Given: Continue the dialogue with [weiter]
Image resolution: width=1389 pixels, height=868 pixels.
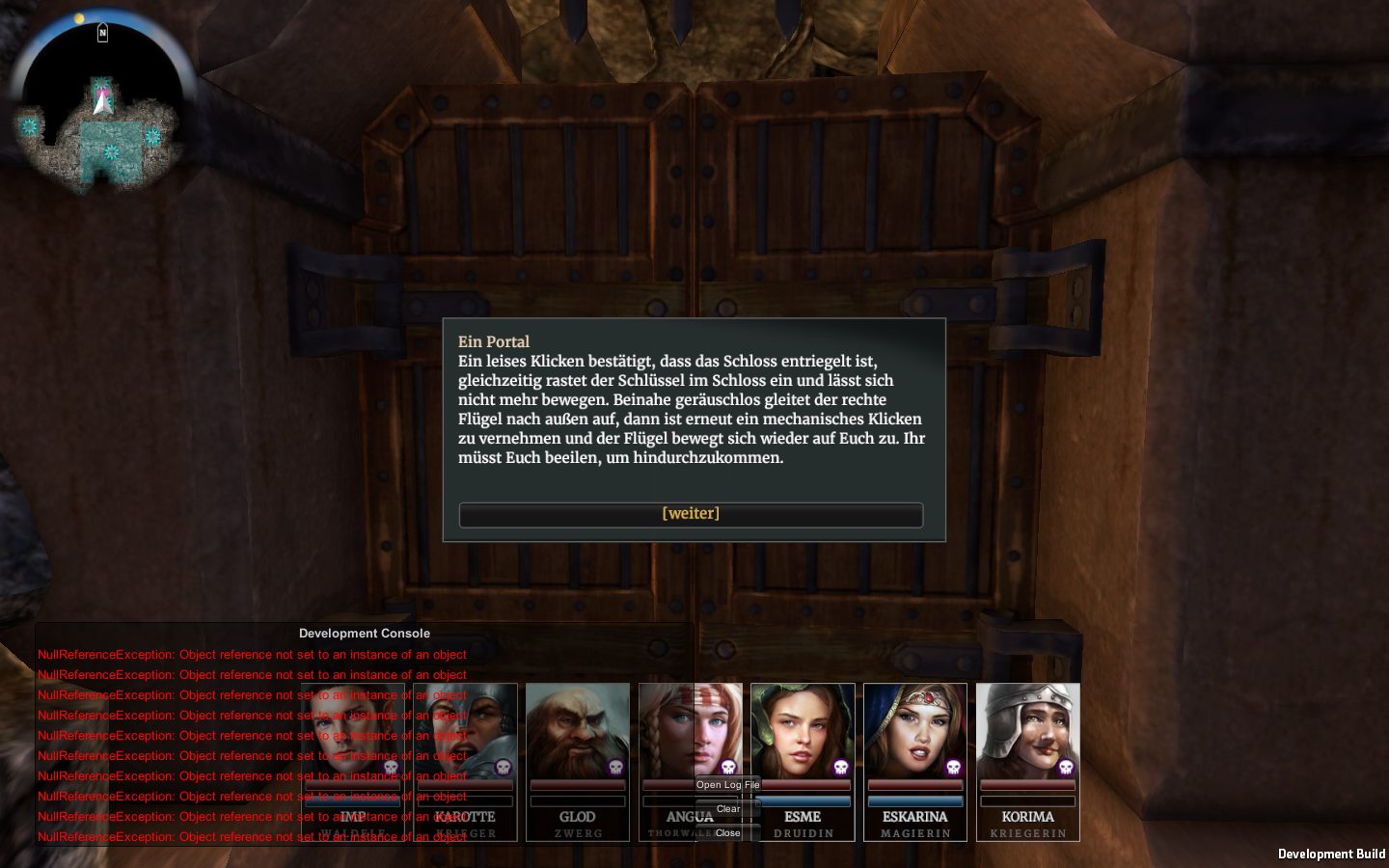Looking at the screenshot, I should [691, 514].
